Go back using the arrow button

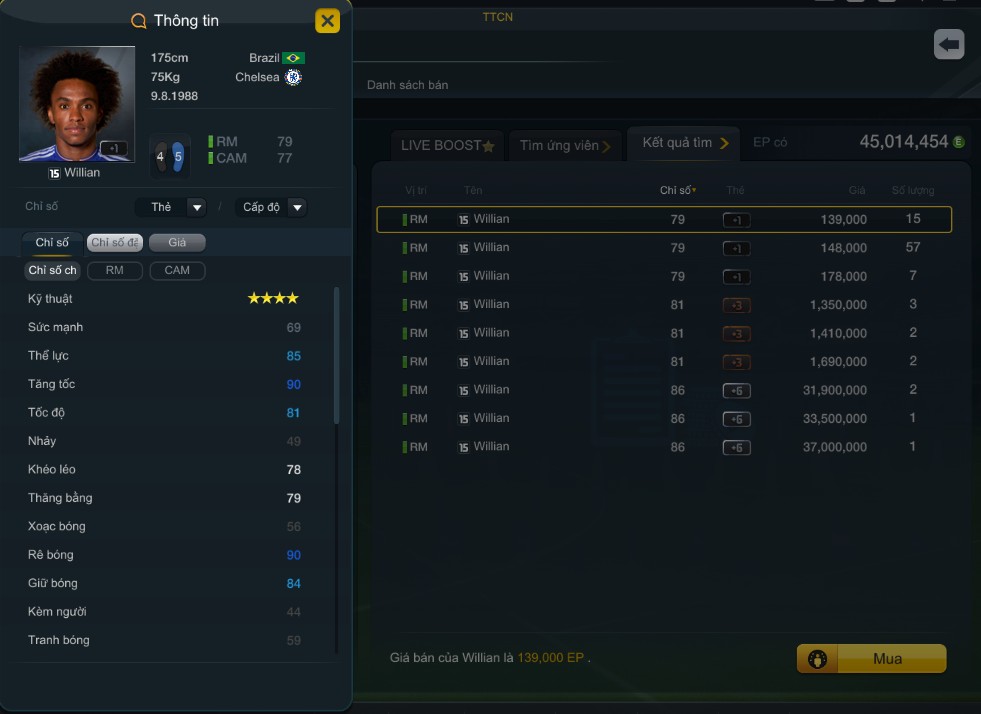pyautogui.click(x=948, y=44)
